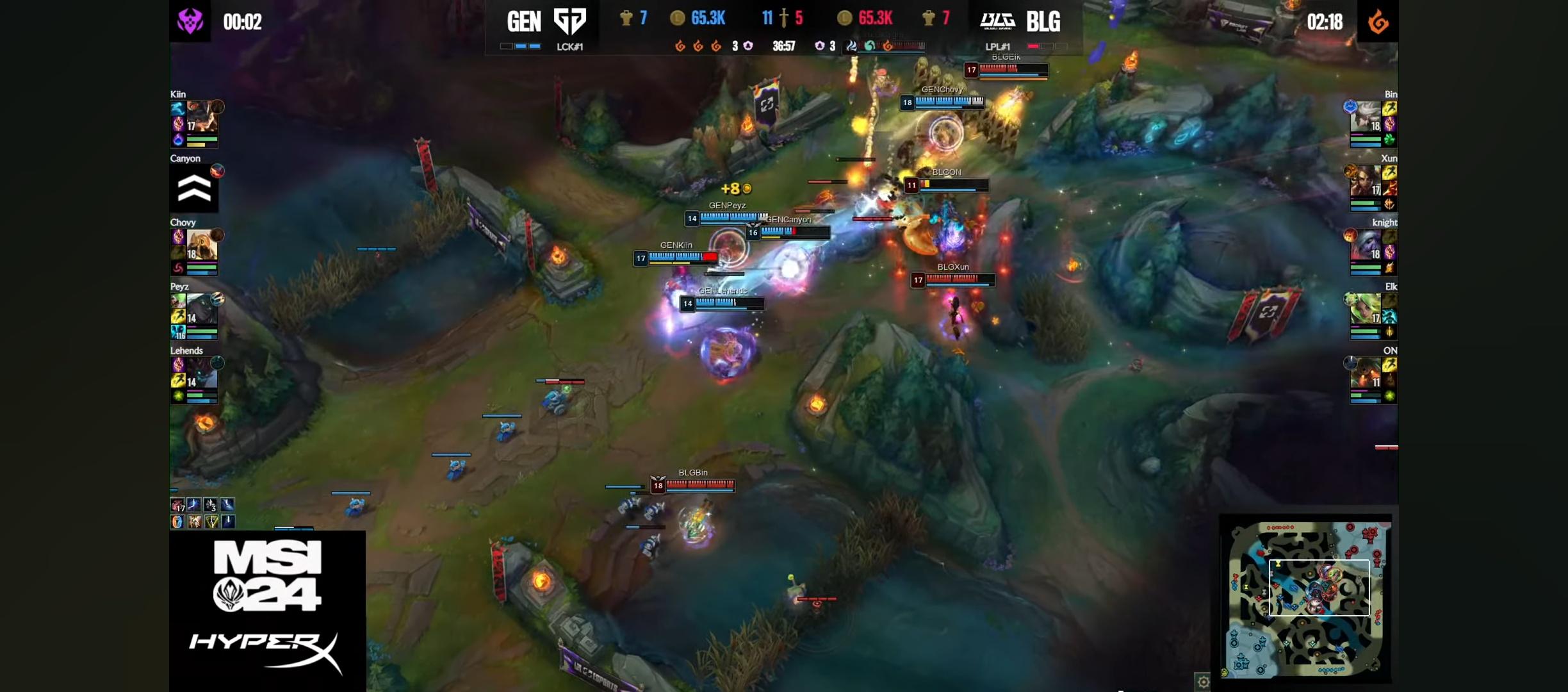
Task: Select Canyon's level-up chevron portrait
Action: click(x=194, y=188)
